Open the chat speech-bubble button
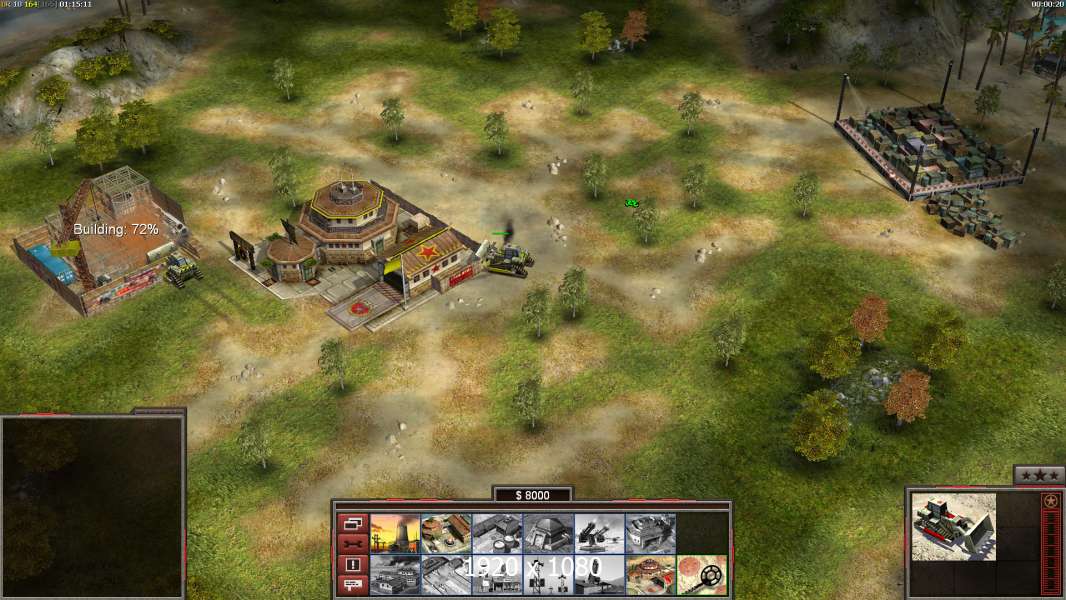 pos(352,585)
